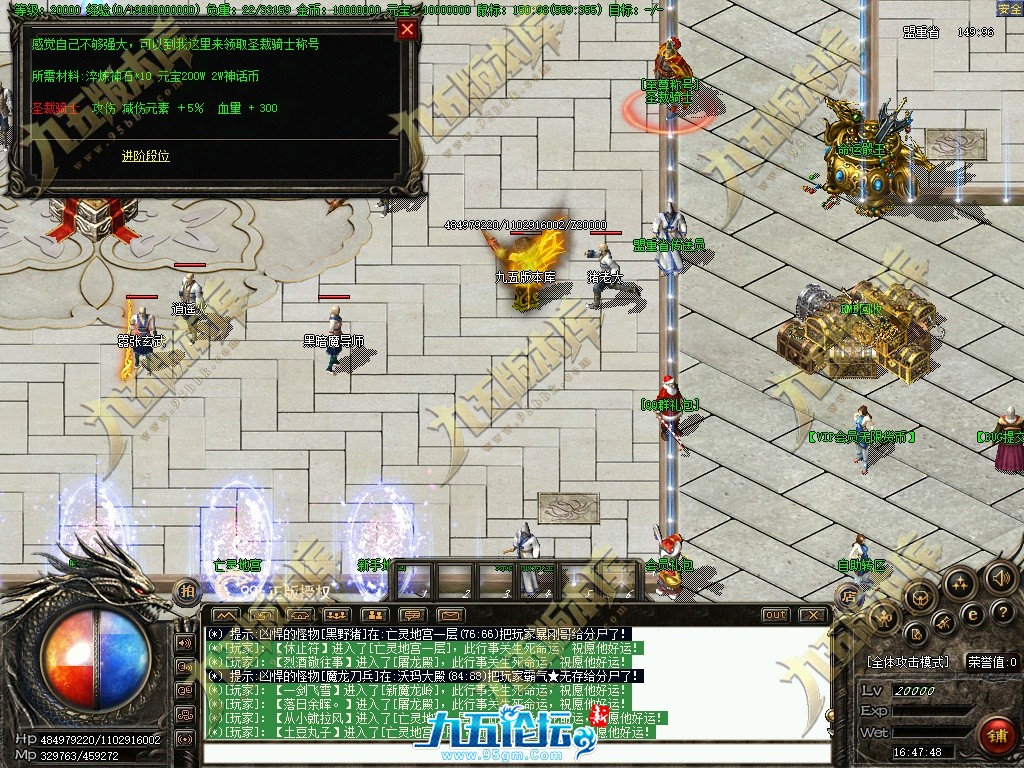
Task: Open the note and pencil icon
Action: 916,632
